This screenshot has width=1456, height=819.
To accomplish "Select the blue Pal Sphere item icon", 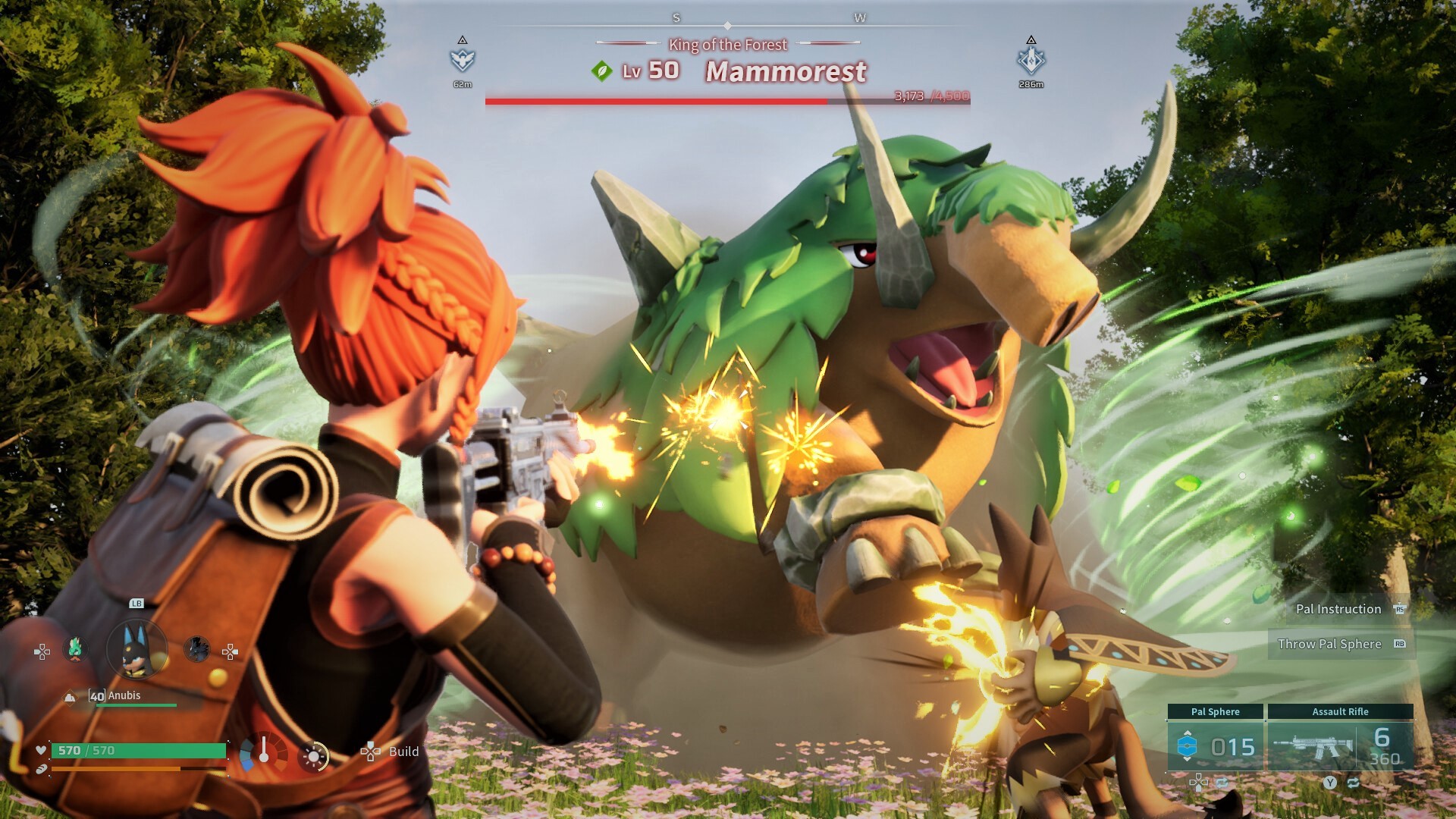I will click(x=1187, y=745).
